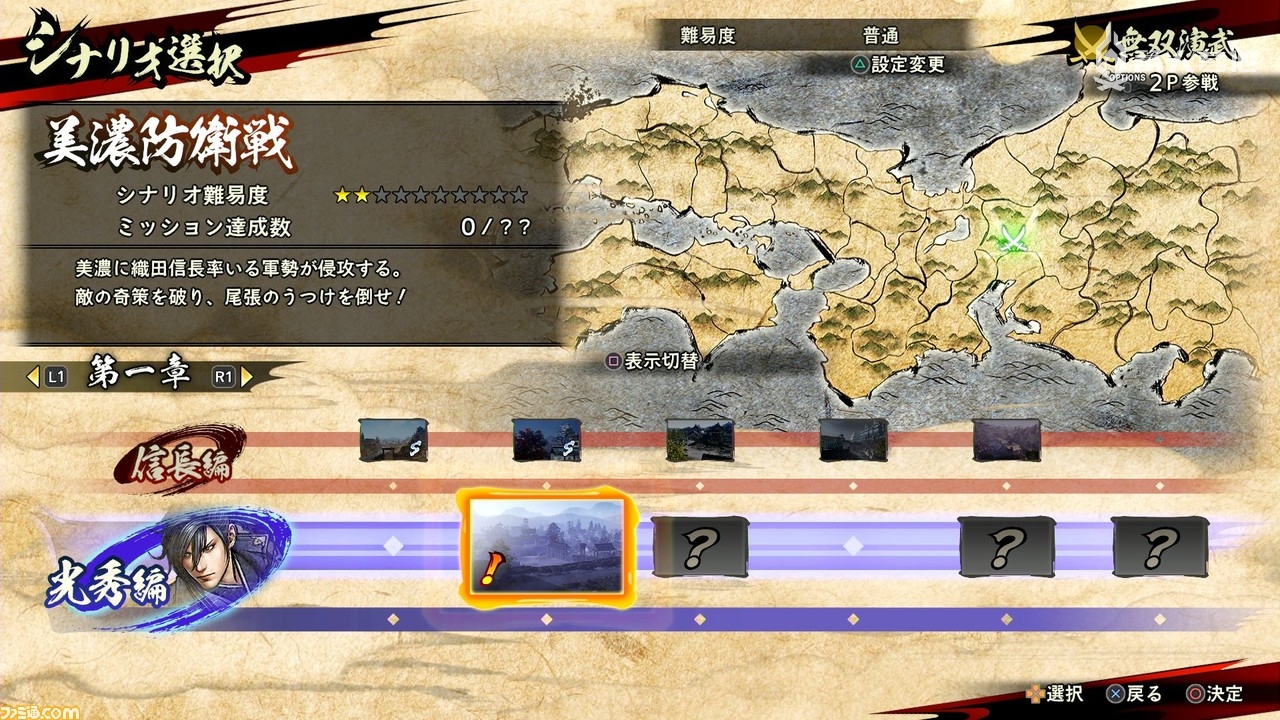Select the first S-rank stage thumbnail

[x=392, y=438]
